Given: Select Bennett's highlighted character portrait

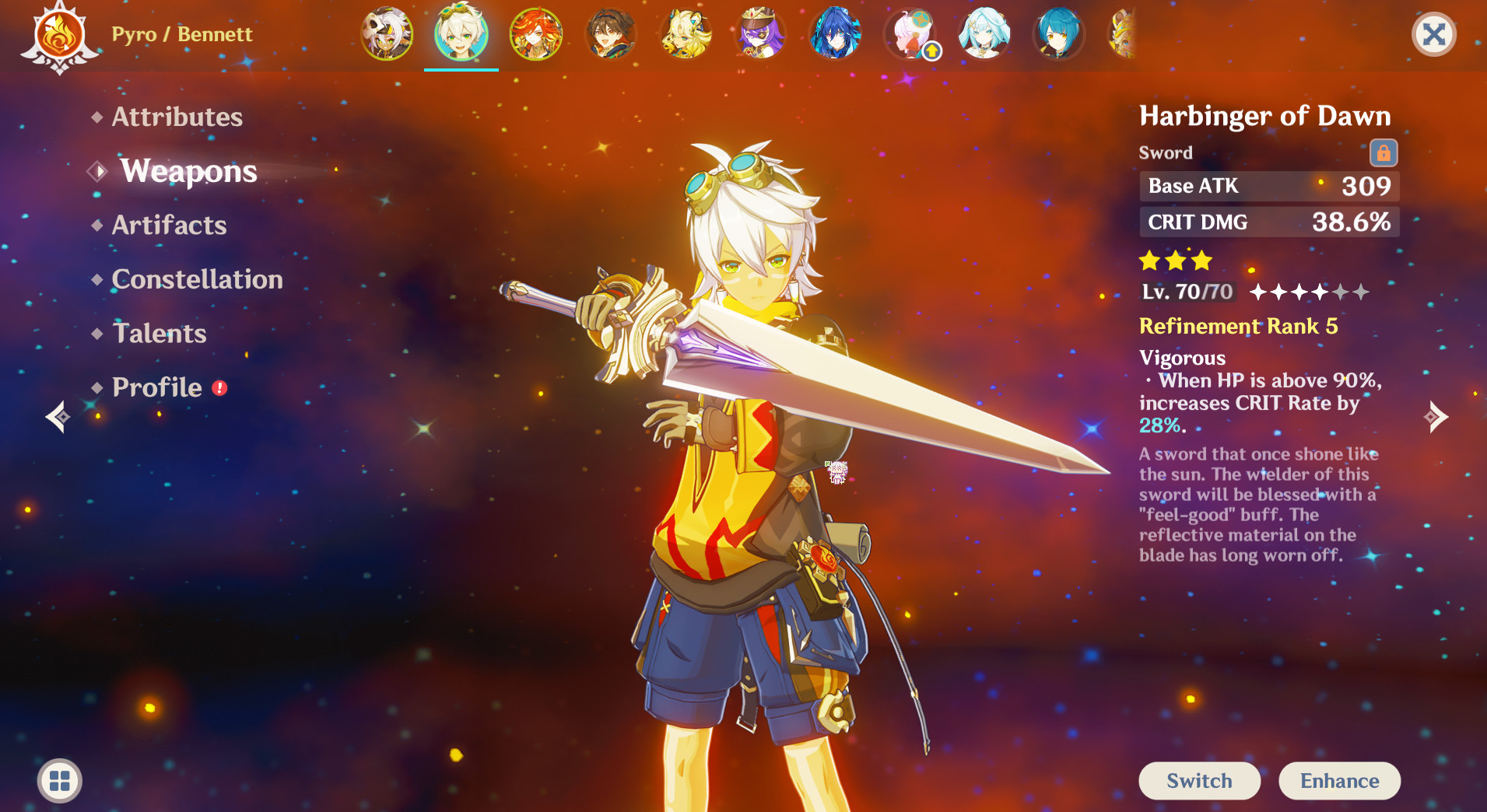Looking at the screenshot, I should (462, 34).
